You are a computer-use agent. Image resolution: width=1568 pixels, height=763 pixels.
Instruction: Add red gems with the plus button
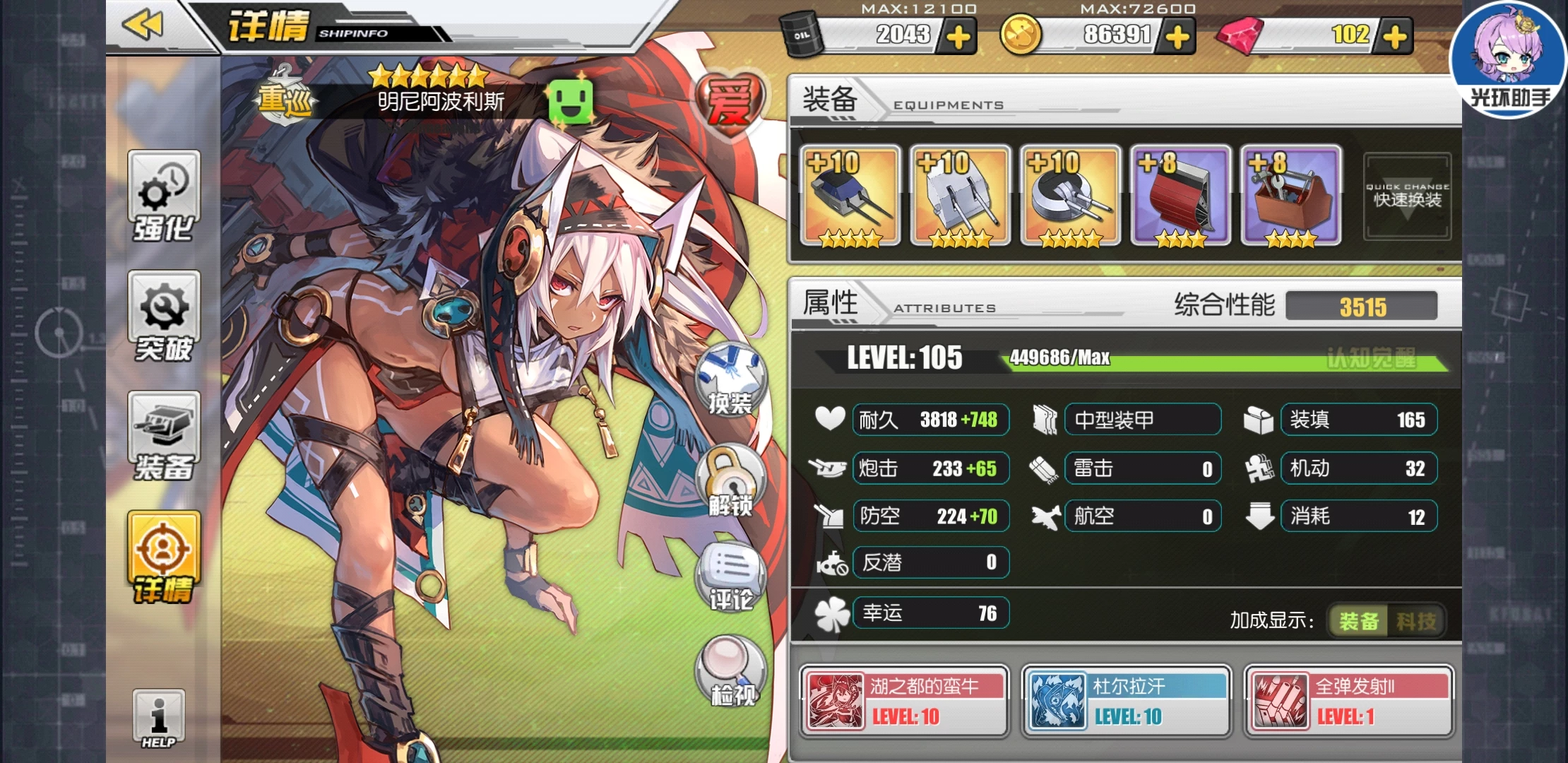(1395, 37)
